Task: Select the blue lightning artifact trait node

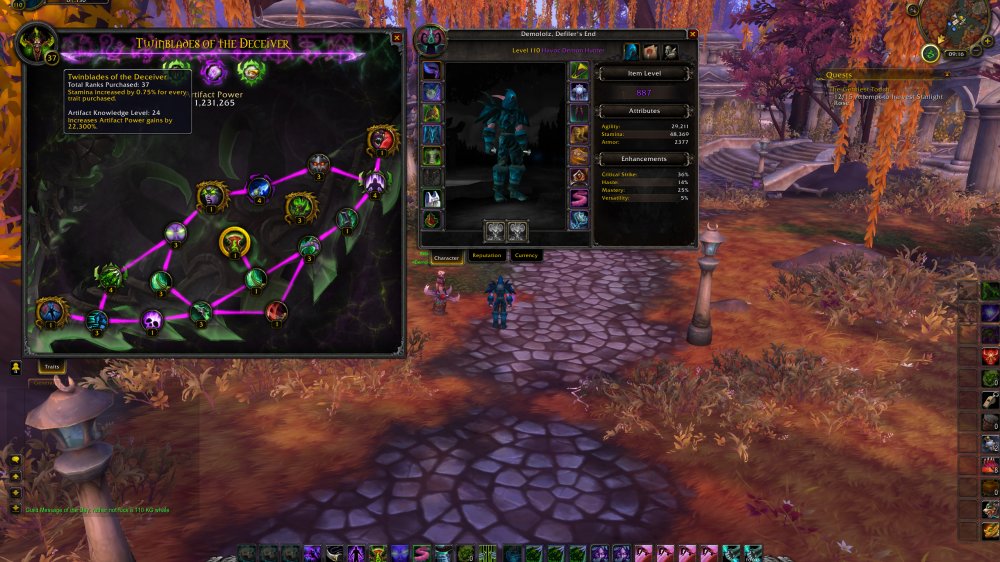Action: tap(259, 187)
